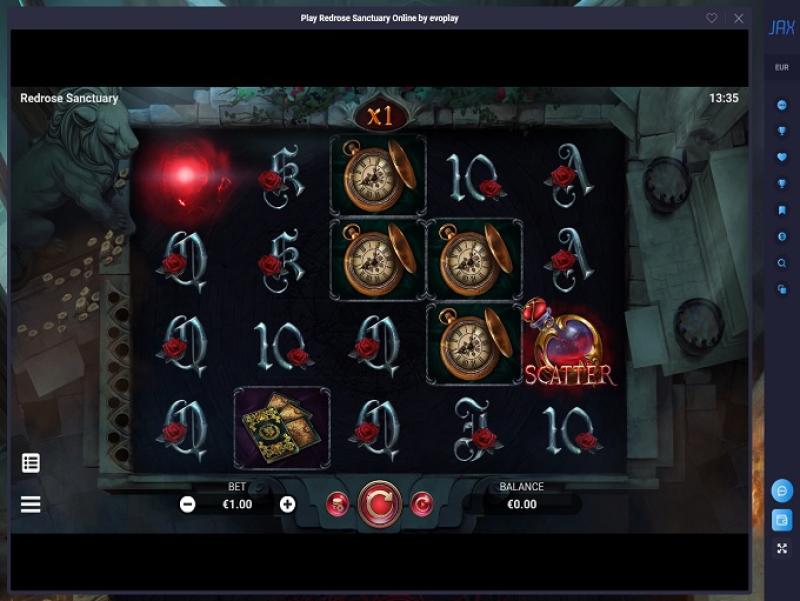Show the paytable list icon
Image resolution: width=800 pixels, height=601 pixels.
coord(31,463)
